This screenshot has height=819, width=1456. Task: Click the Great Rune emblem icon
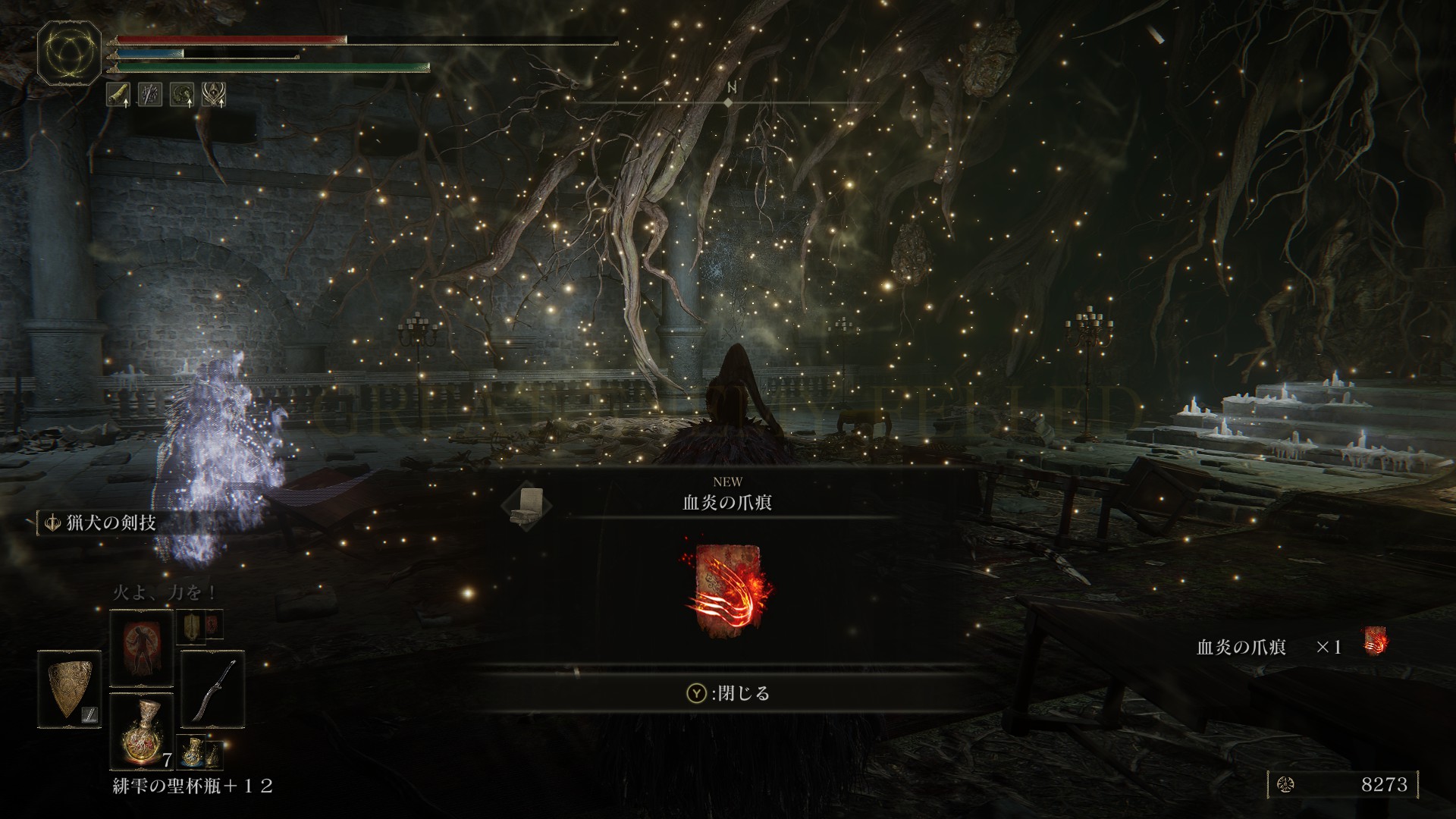pos(69,52)
